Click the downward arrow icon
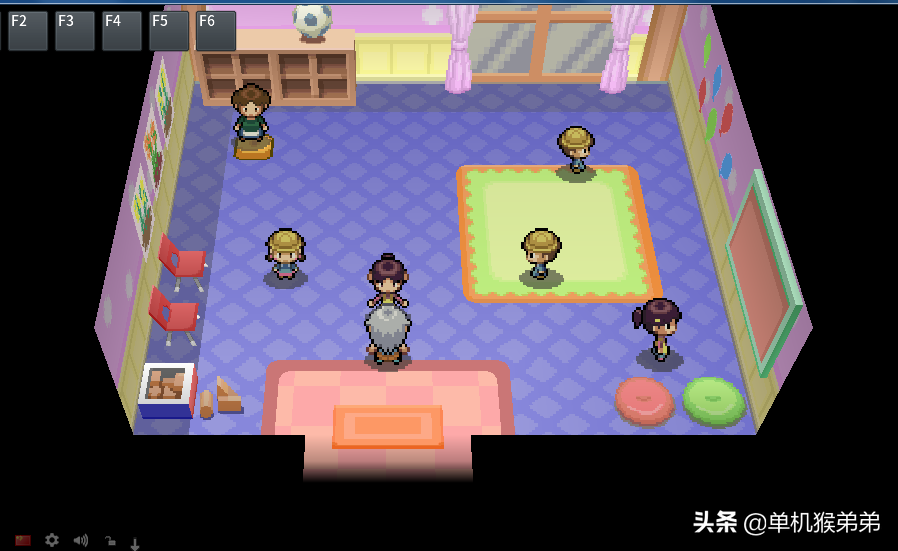 pos(135,543)
